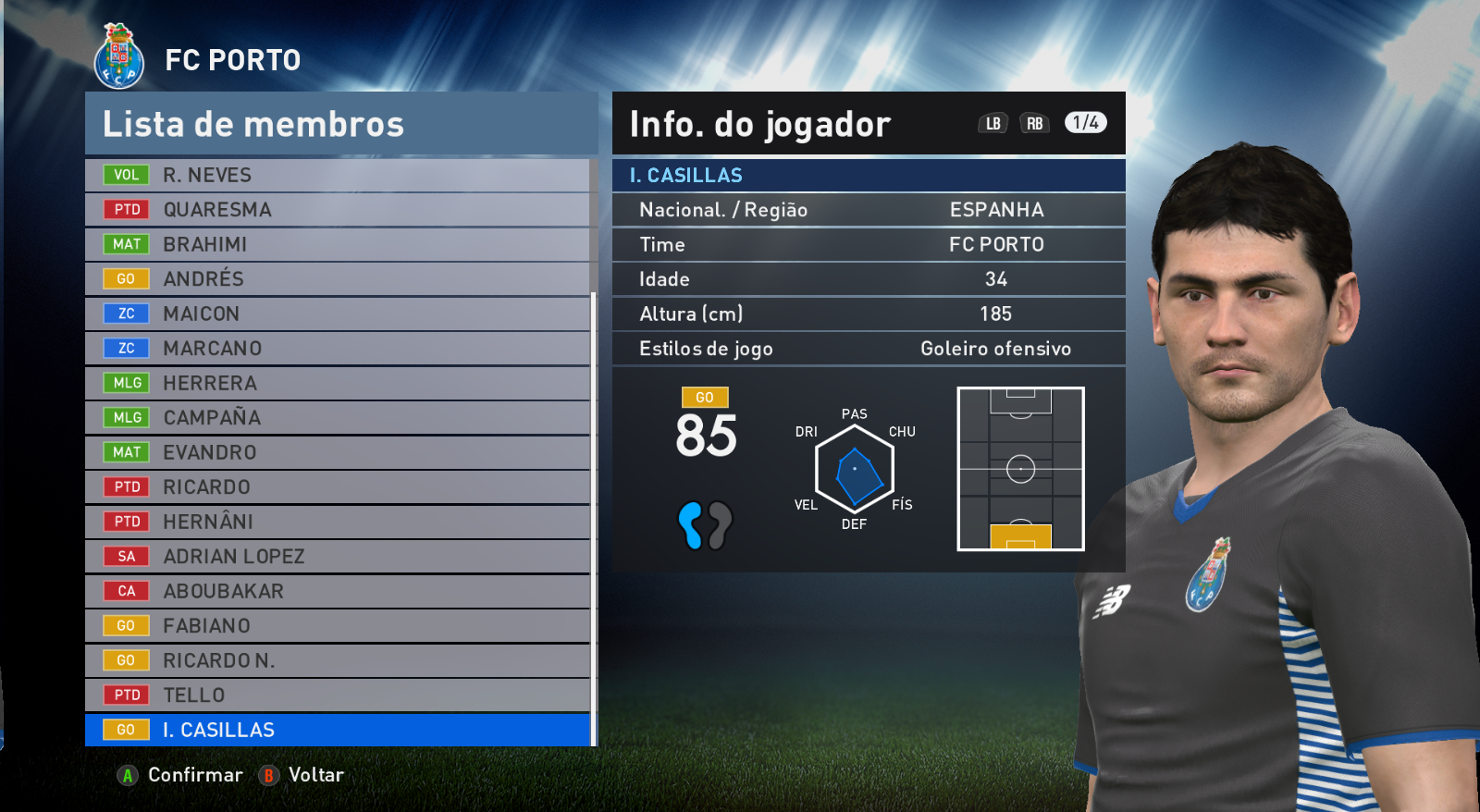1480x812 pixels.
Task: Go back with the Voltar option
Action: [302, 775]
